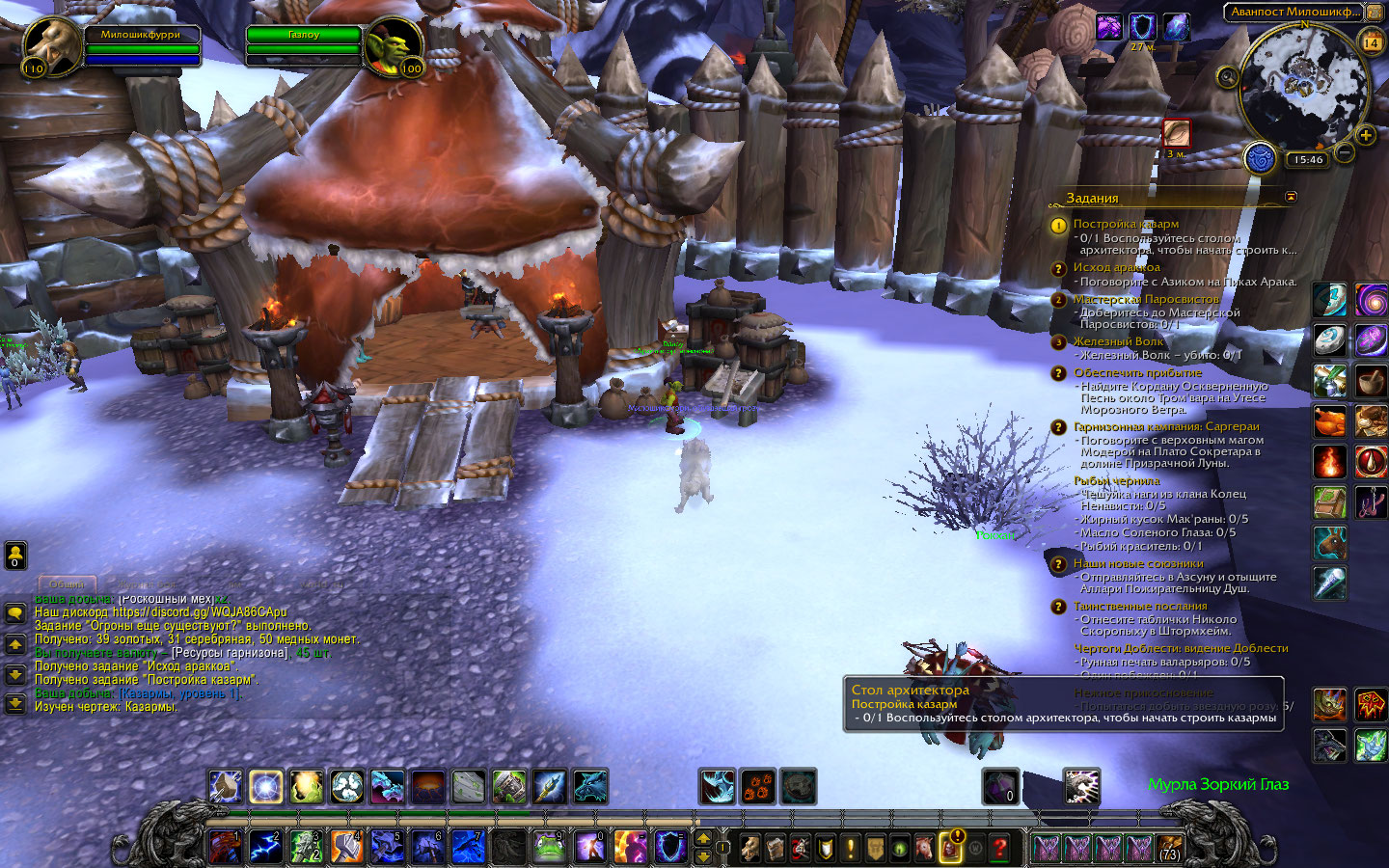Collapse the Задания quest tracker
The height and width of the screenshot is (868, 1389).
coord(1291,197)
